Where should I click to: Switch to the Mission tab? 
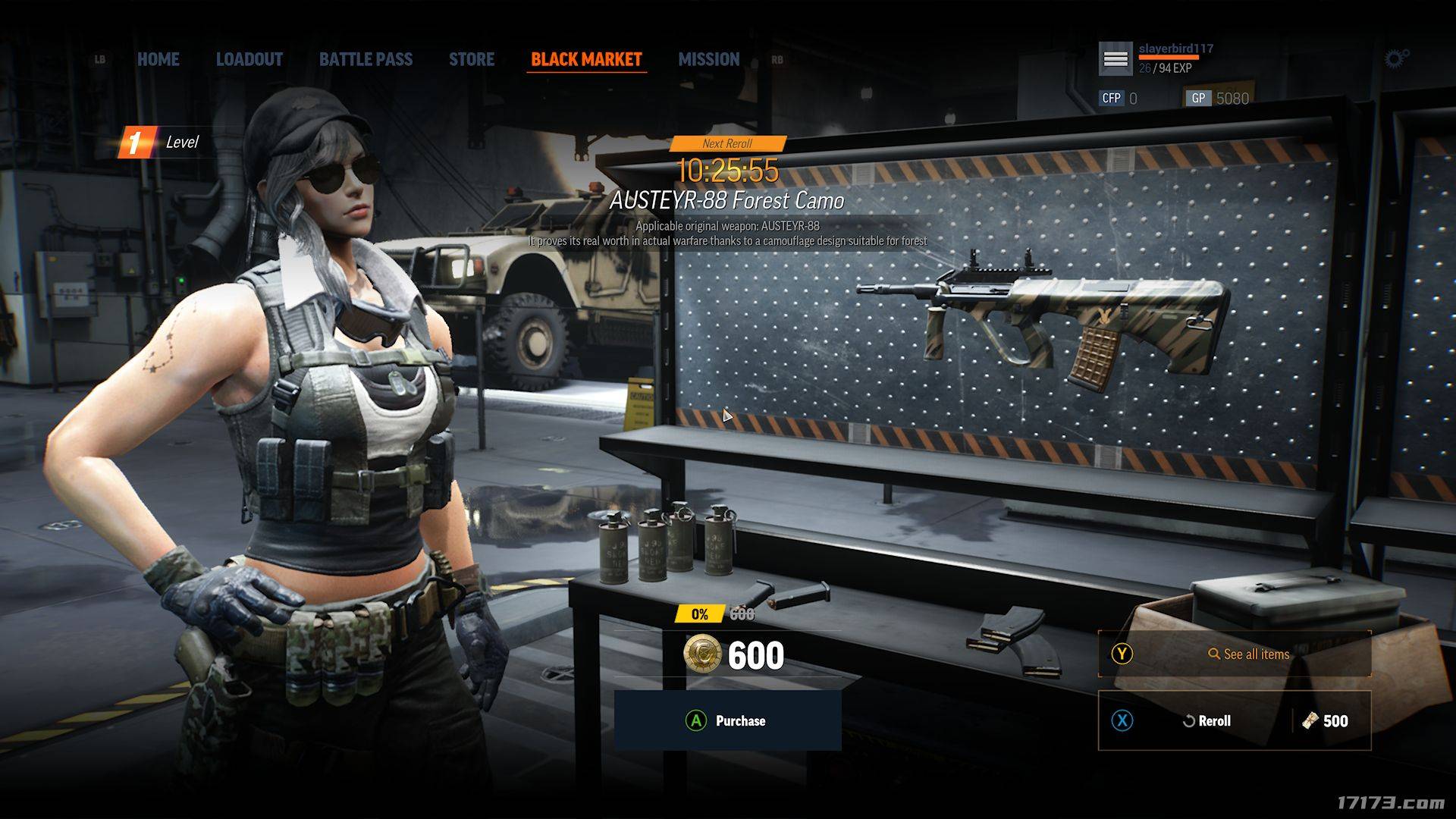pyautogui.click(x=708, y=59)
